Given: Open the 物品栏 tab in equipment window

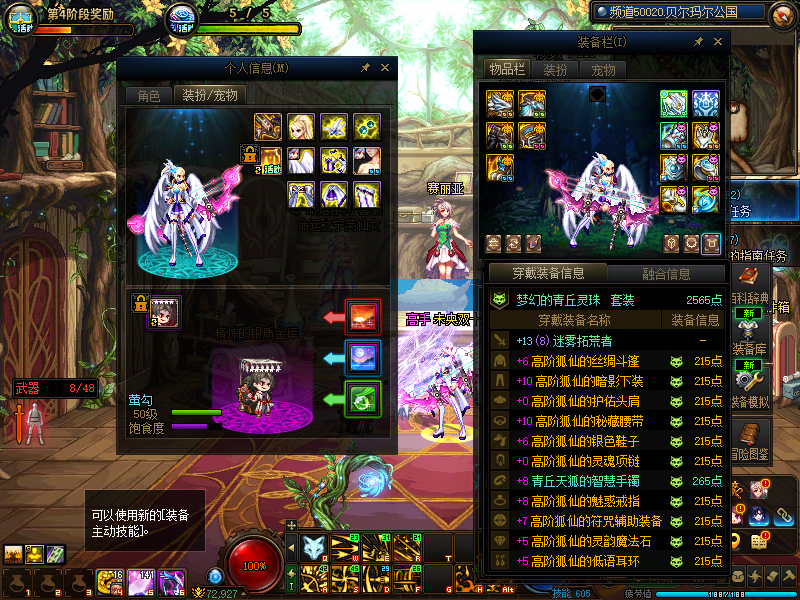Looking at the screenshot, I should coord(506,69).
